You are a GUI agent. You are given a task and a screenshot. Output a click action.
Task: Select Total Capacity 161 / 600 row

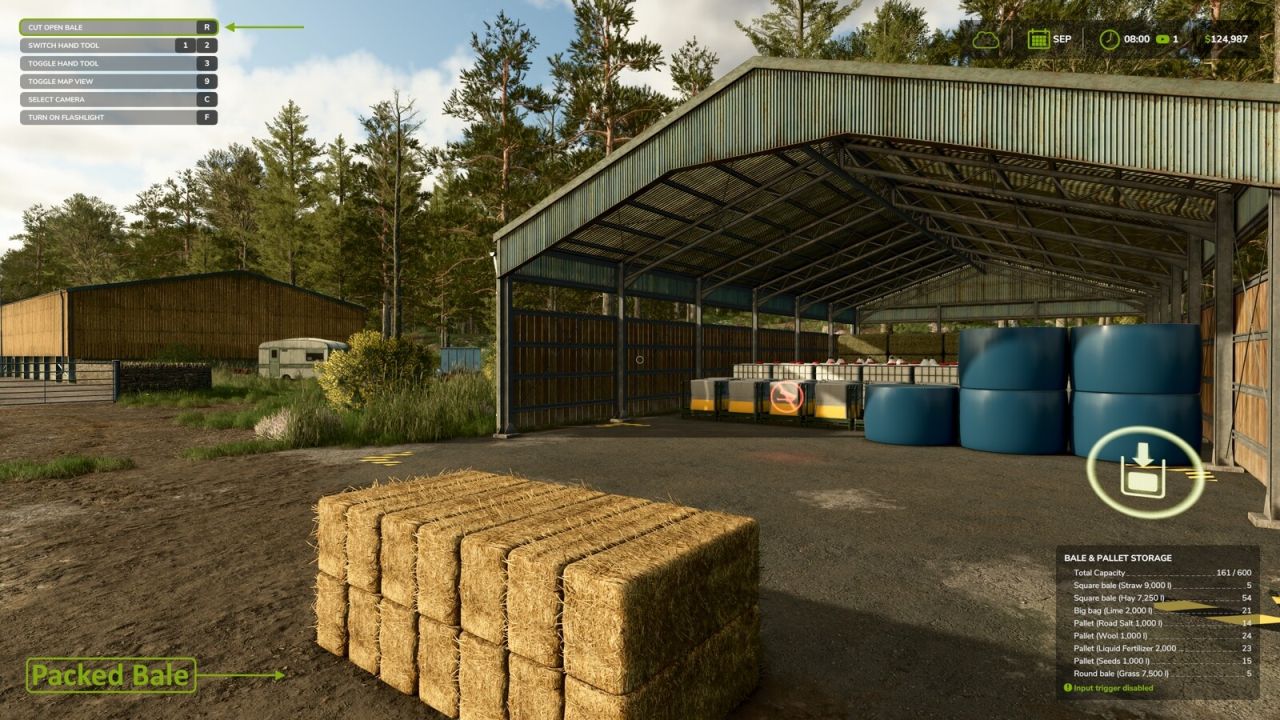[x=1160, y=572]
